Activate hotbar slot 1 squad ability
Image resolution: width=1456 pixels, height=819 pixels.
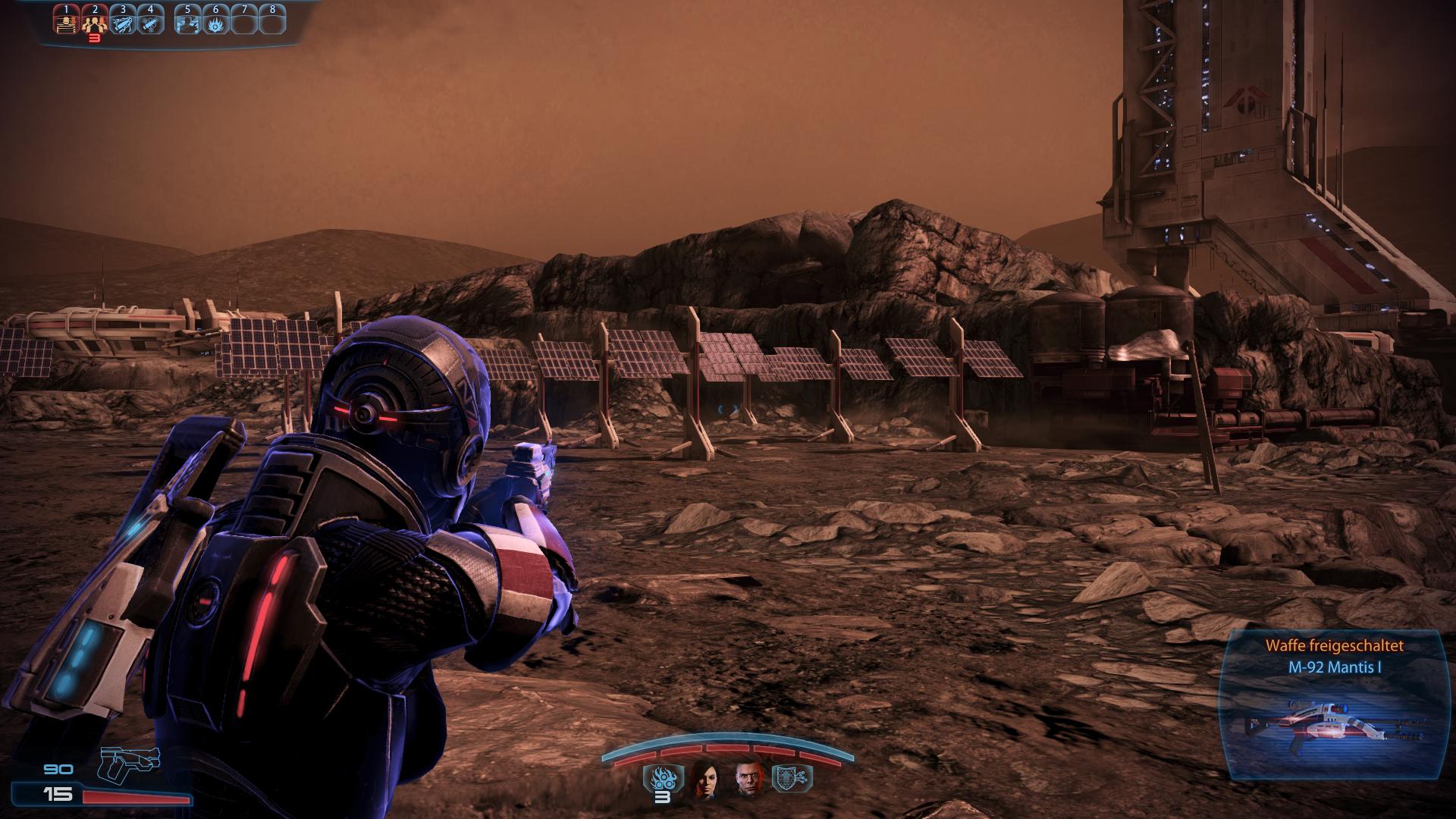pos(66,20)
